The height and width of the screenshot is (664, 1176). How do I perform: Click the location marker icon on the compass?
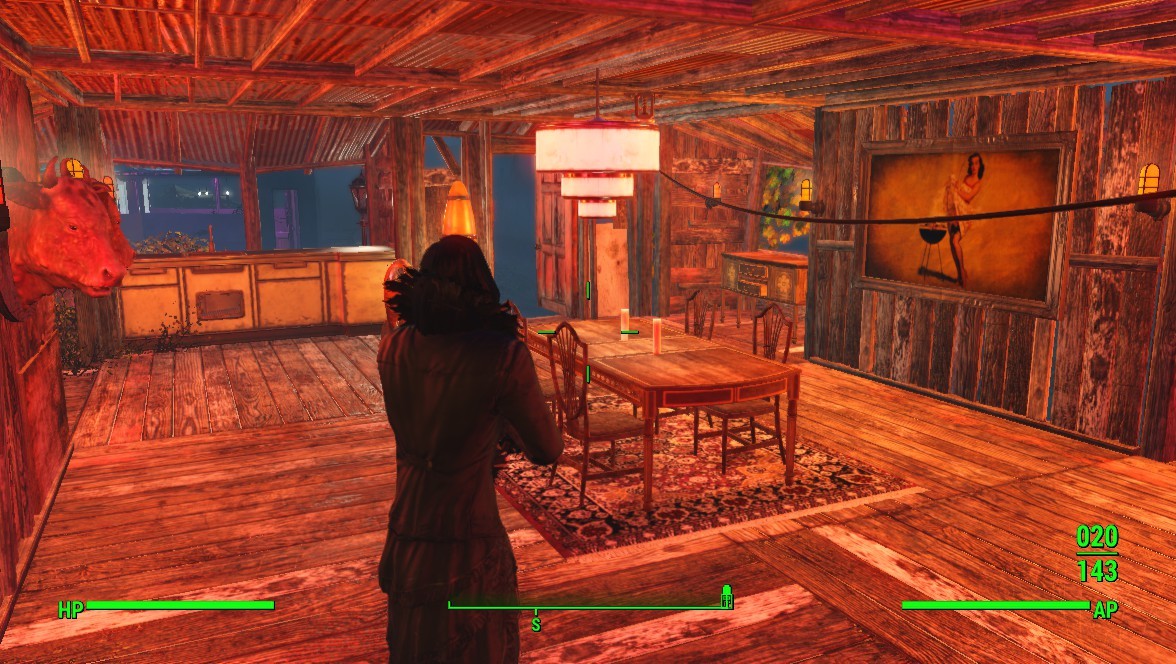coord(727,596)
